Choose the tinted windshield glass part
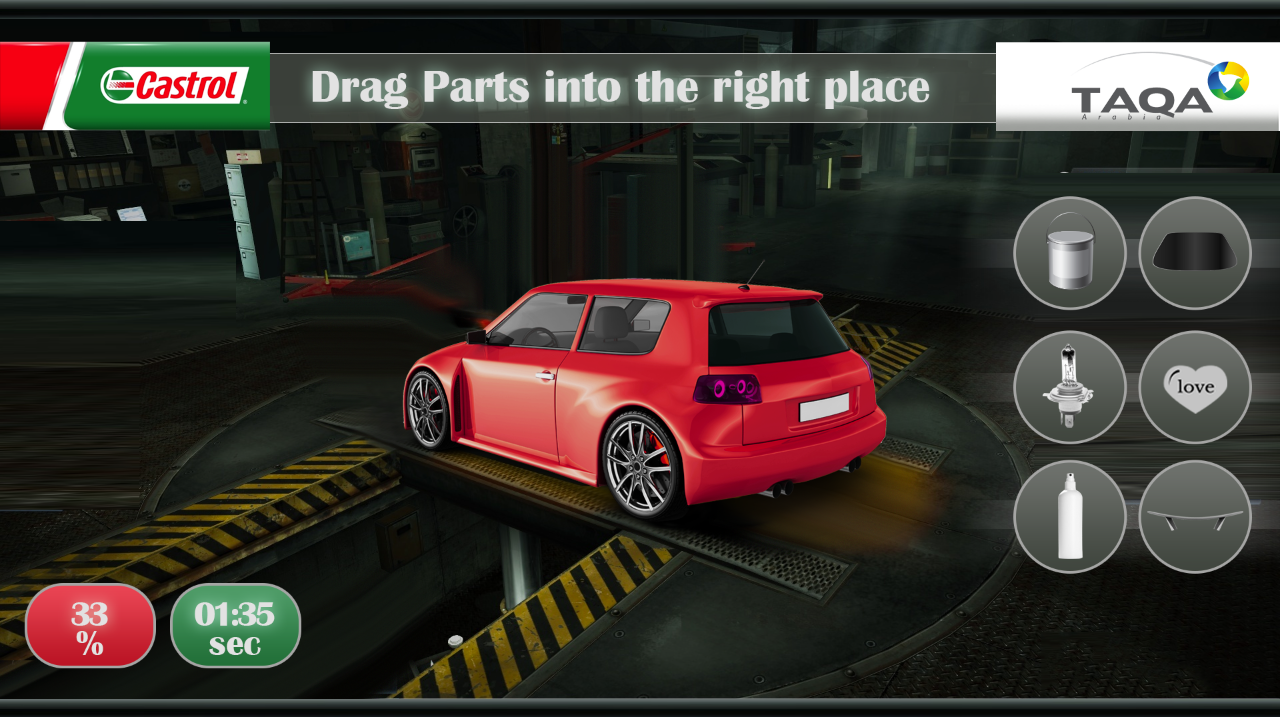Screen dimensions: 1280x717 click(1195, 253)
